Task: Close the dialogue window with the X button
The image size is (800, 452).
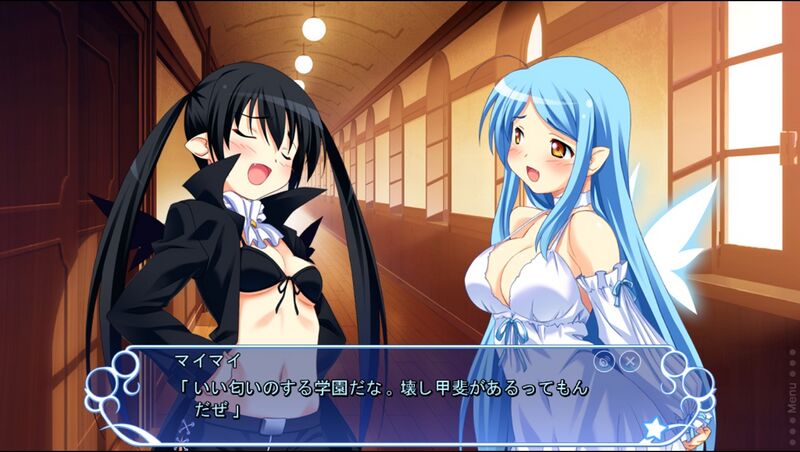Action: [630, 362]
